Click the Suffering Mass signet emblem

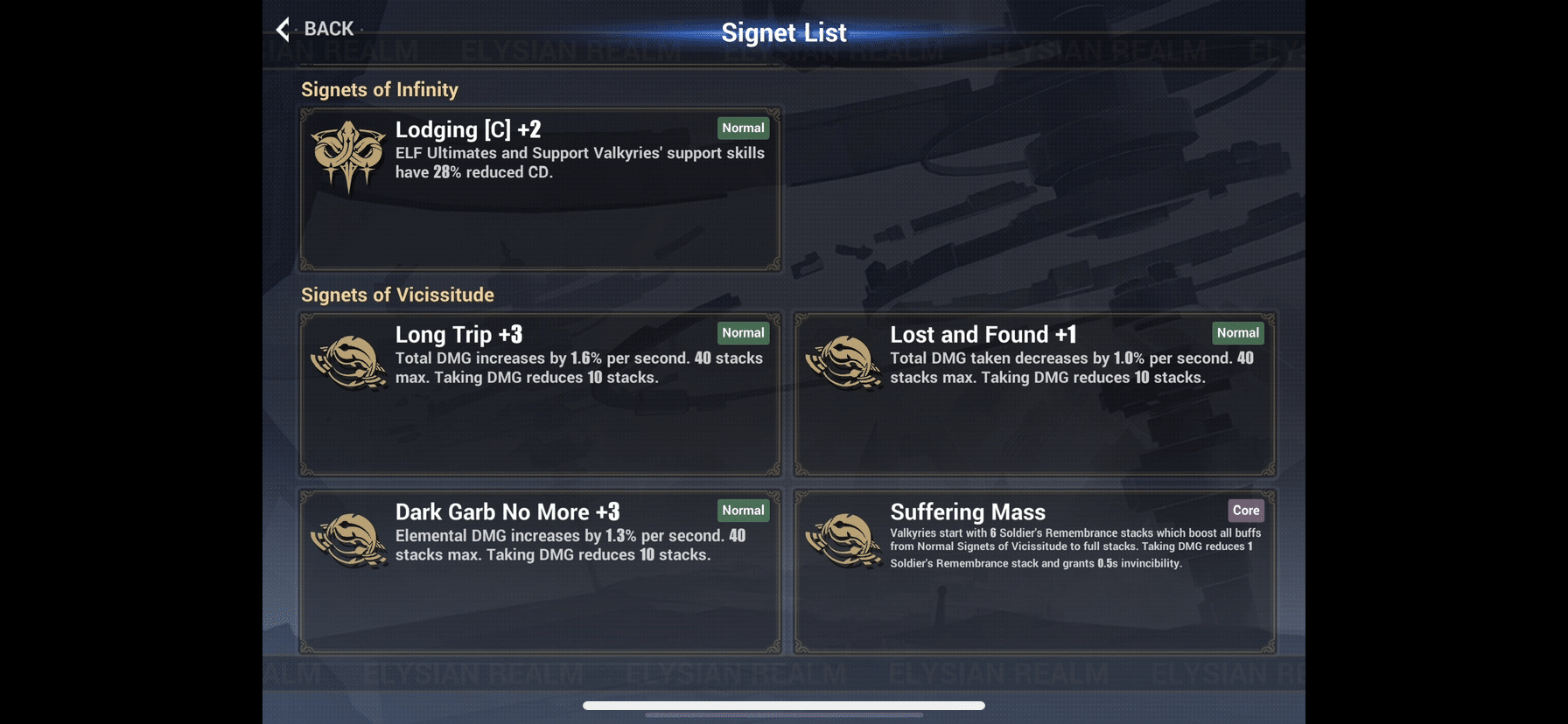[x=843, y=539]
